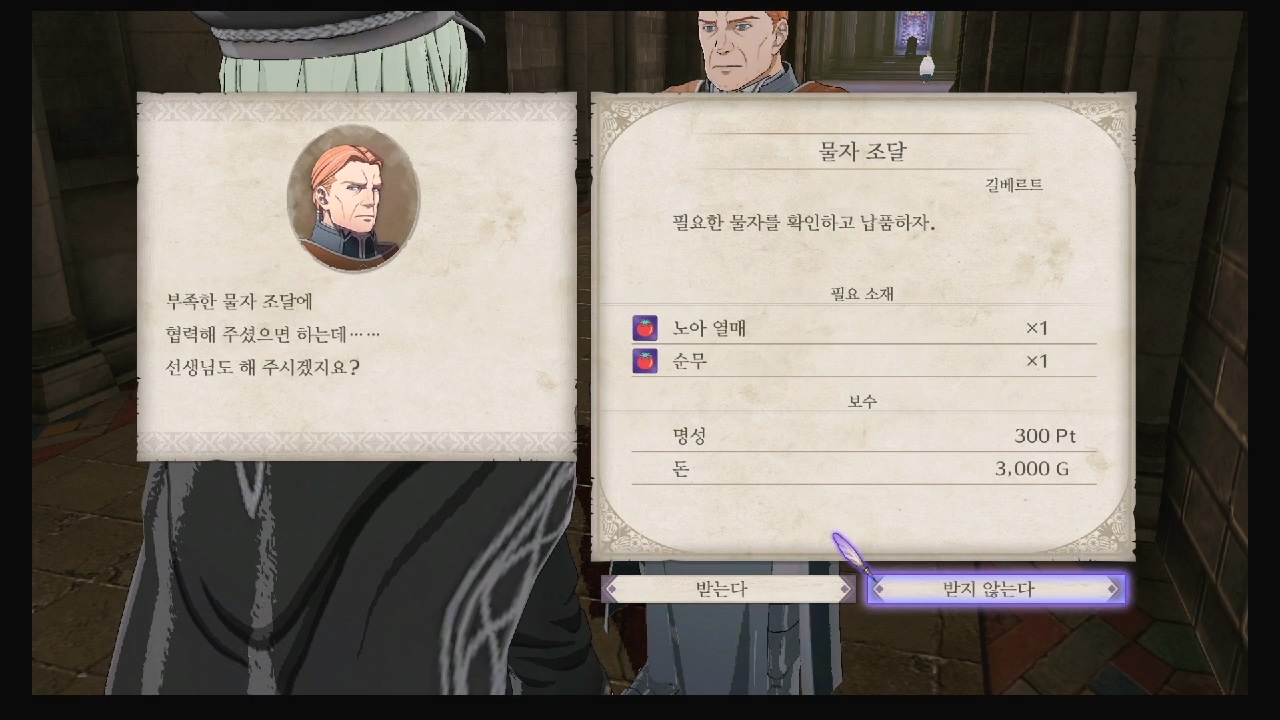Click the 순무 turnip item icon

645,360
